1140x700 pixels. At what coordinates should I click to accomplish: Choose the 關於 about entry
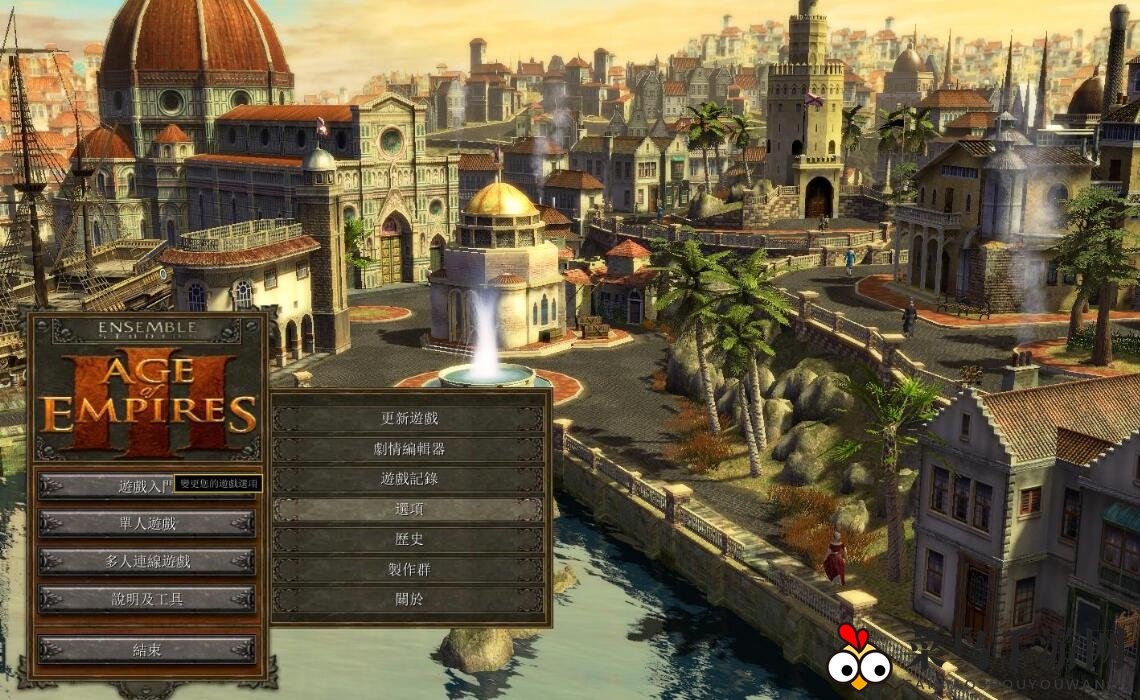click(x=409, y=599)
